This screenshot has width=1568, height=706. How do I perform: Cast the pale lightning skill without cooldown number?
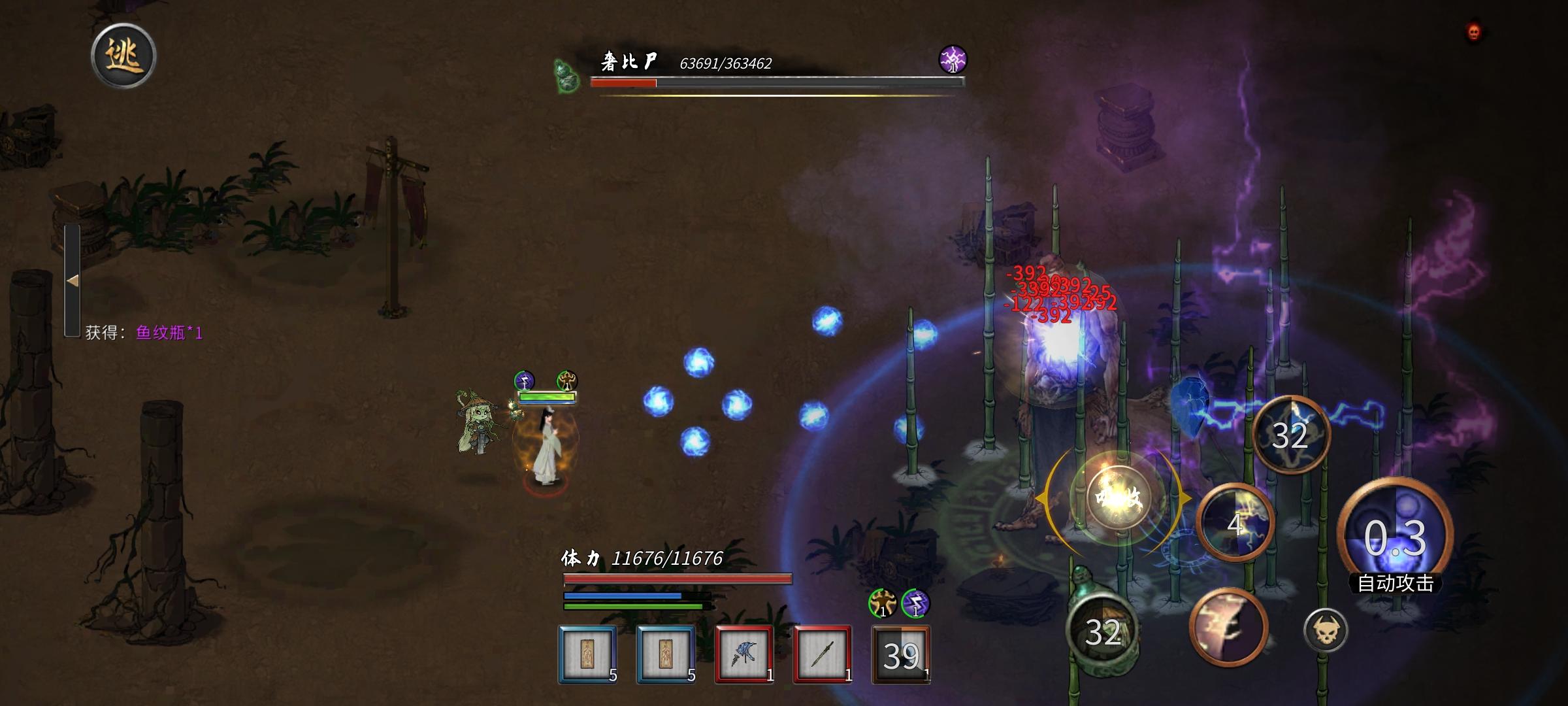click(1228, 626)
